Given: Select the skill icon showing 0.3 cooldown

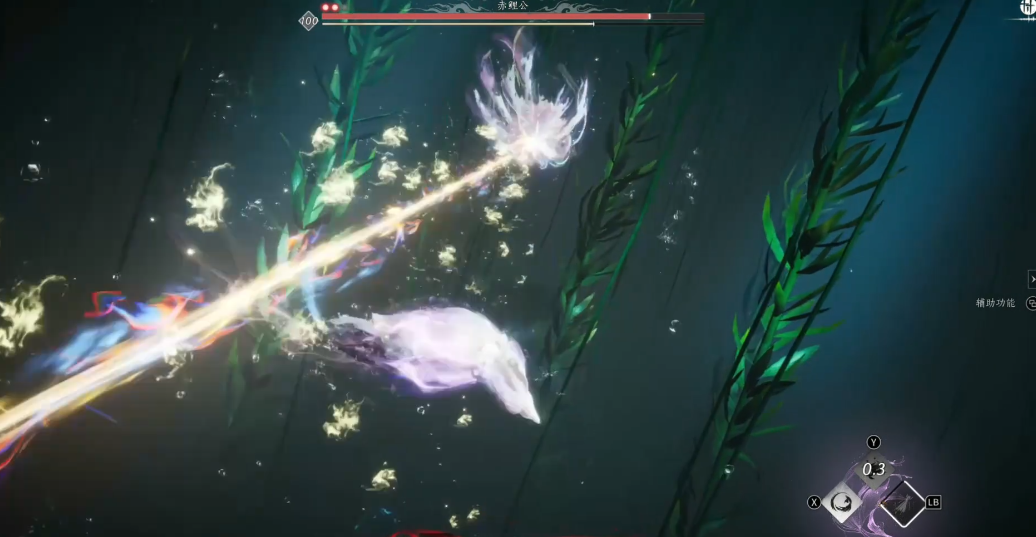Looking at the screenshot, I should coord(873,469).
